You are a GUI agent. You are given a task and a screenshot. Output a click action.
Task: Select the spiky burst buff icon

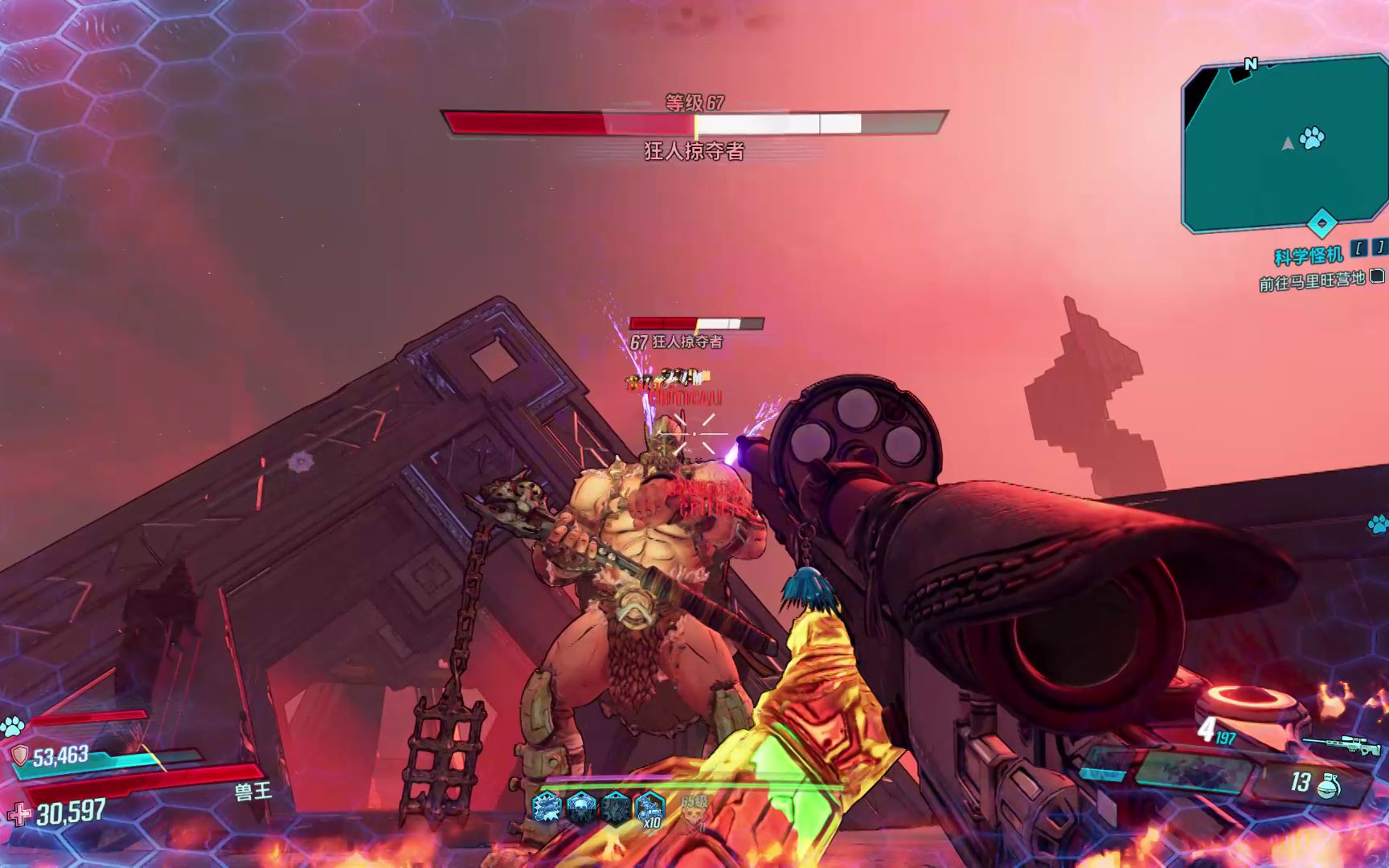coord(547,806)
